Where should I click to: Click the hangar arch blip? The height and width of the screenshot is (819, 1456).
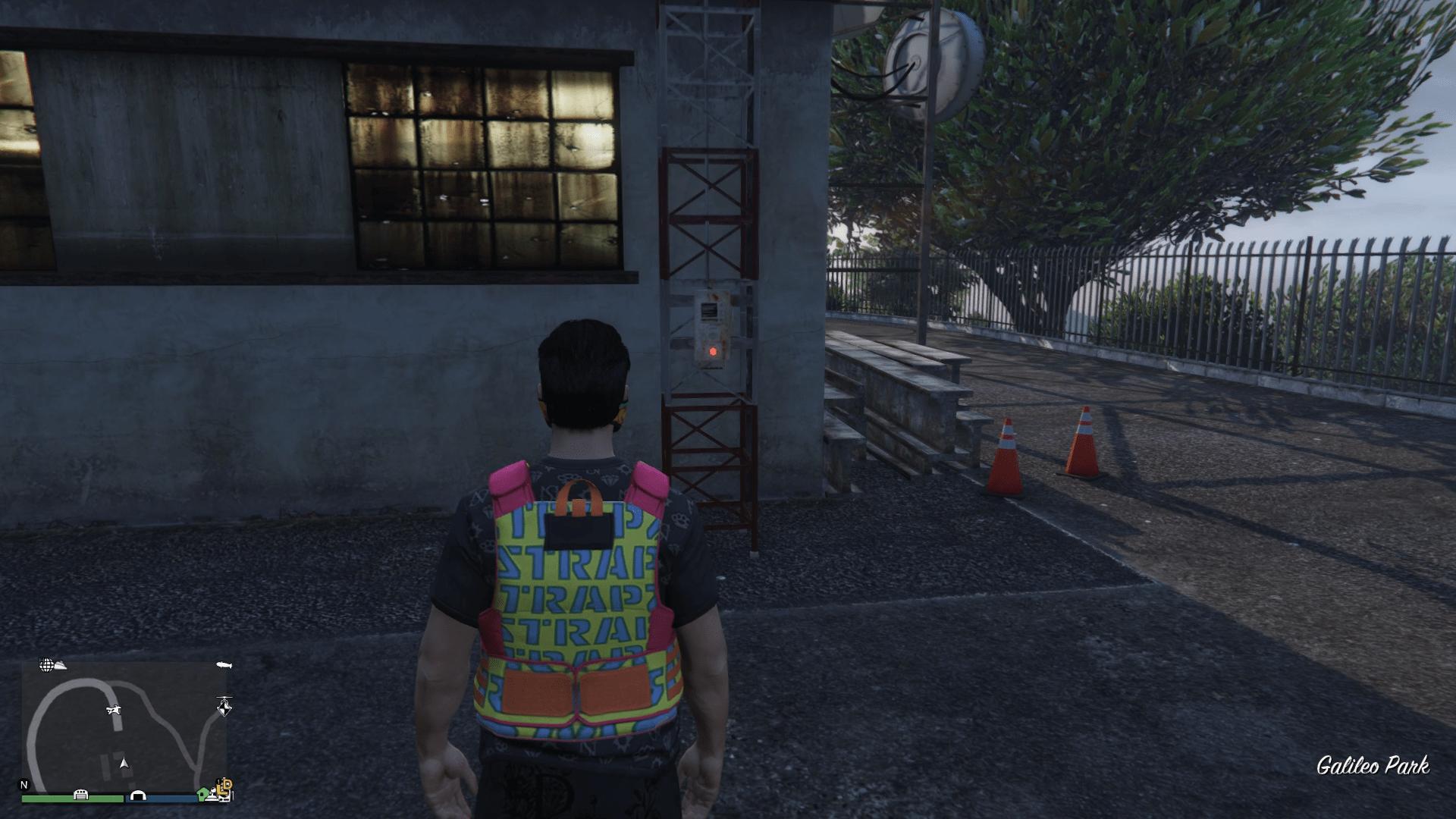138,795
